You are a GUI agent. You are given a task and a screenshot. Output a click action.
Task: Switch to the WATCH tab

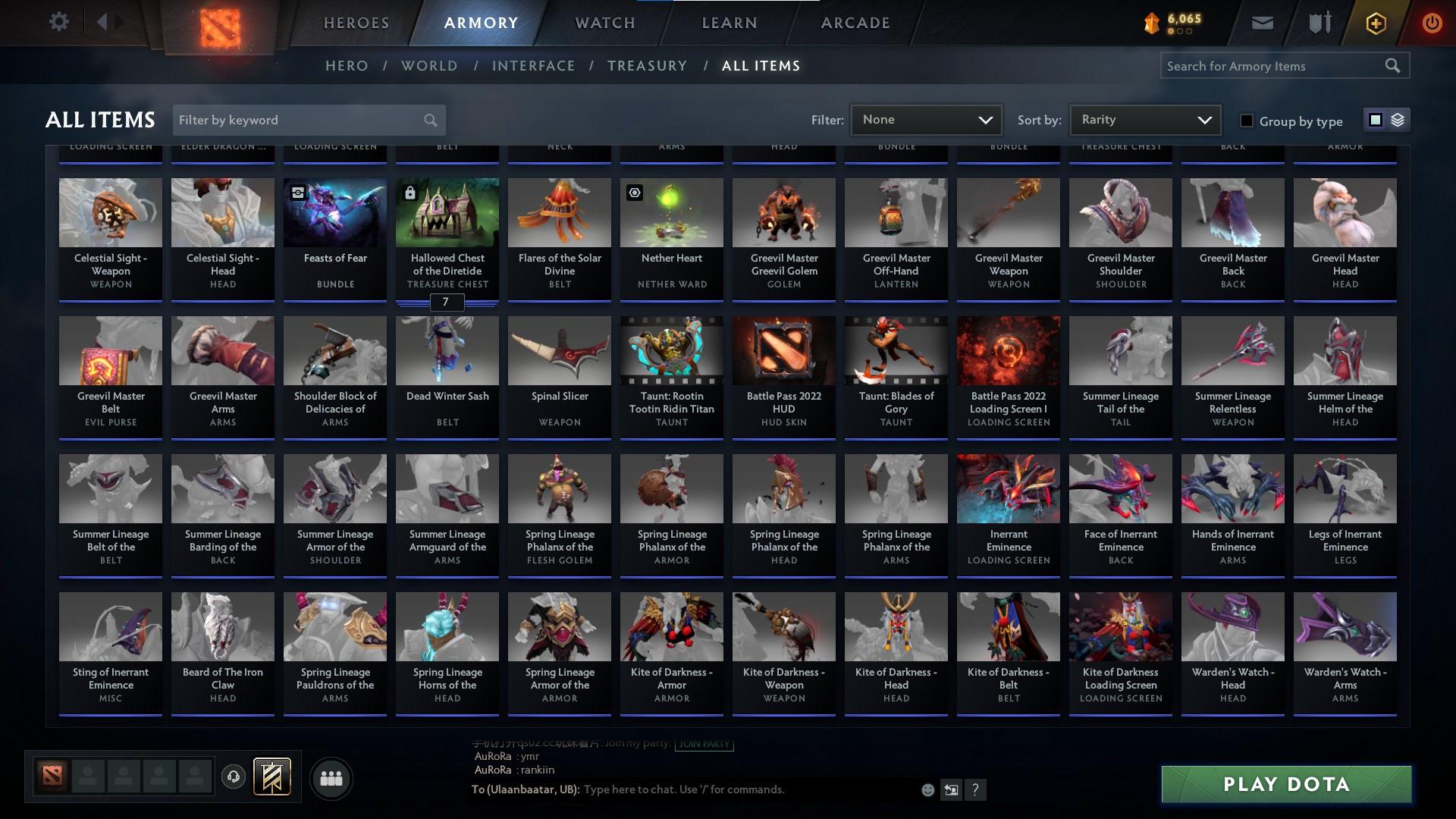tap(603, 22)
